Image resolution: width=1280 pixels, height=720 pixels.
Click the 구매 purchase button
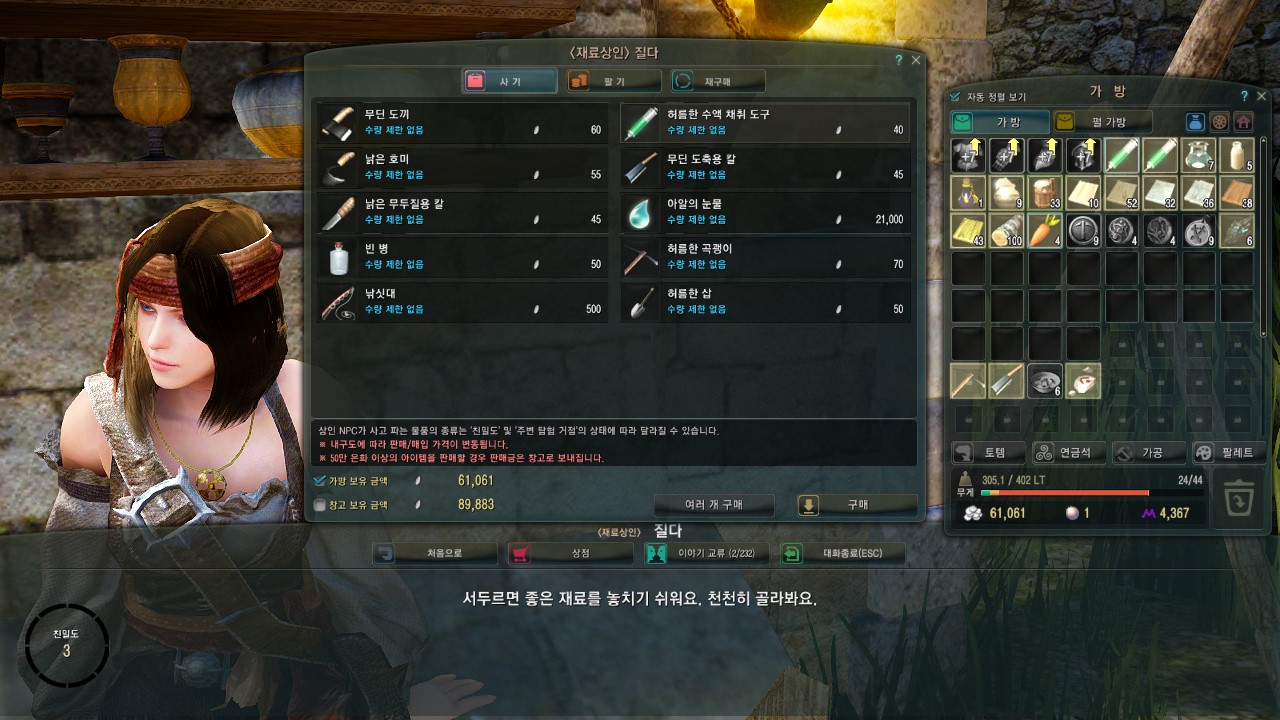(857, 505)
